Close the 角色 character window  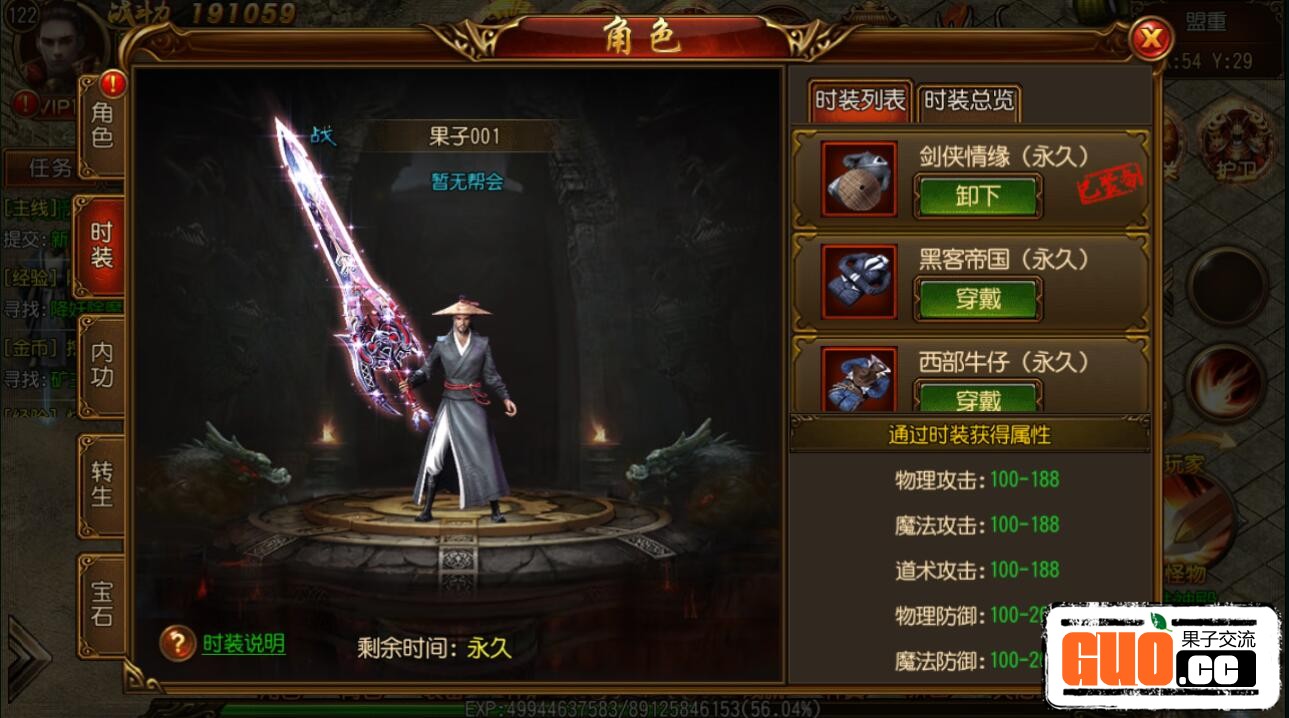[x=1151, y=39]
